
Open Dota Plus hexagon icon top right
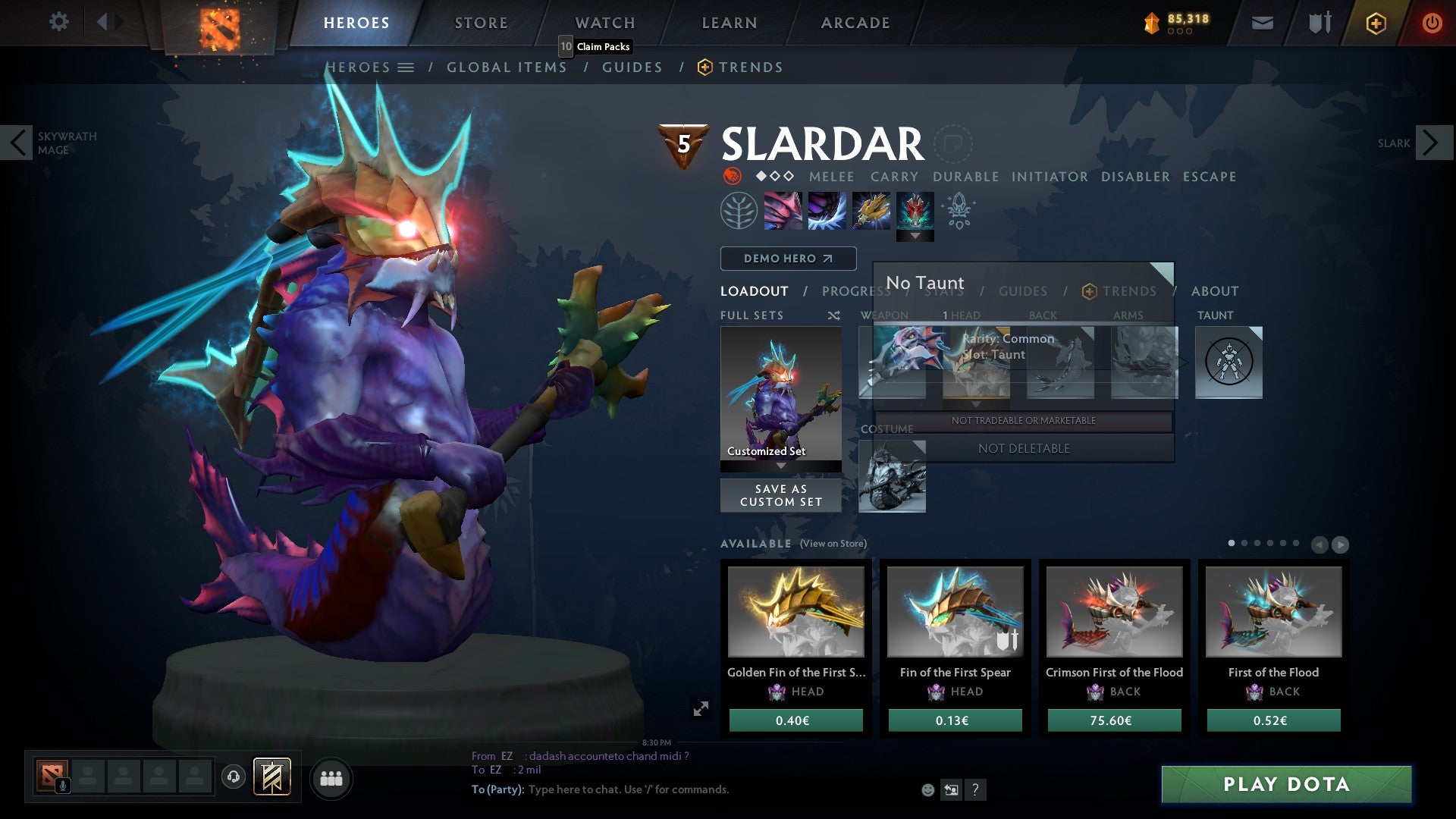(1376, 23)
